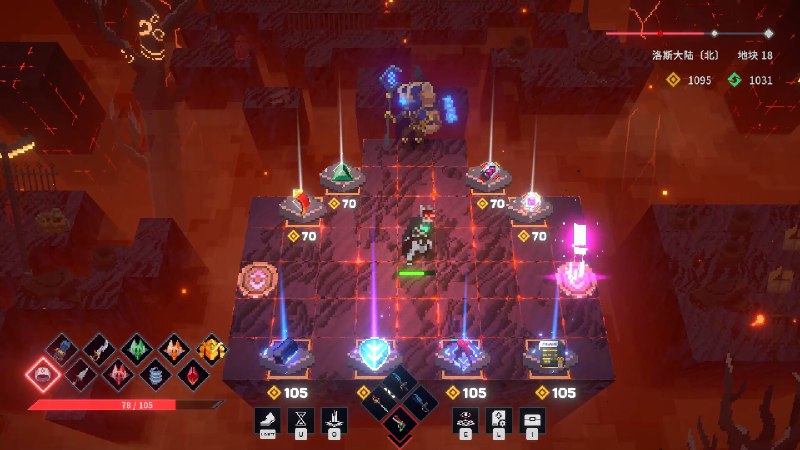Viewport: 800px width, 450px height.
Task: Select the orange fox mask slot
Action: [173, 348]
